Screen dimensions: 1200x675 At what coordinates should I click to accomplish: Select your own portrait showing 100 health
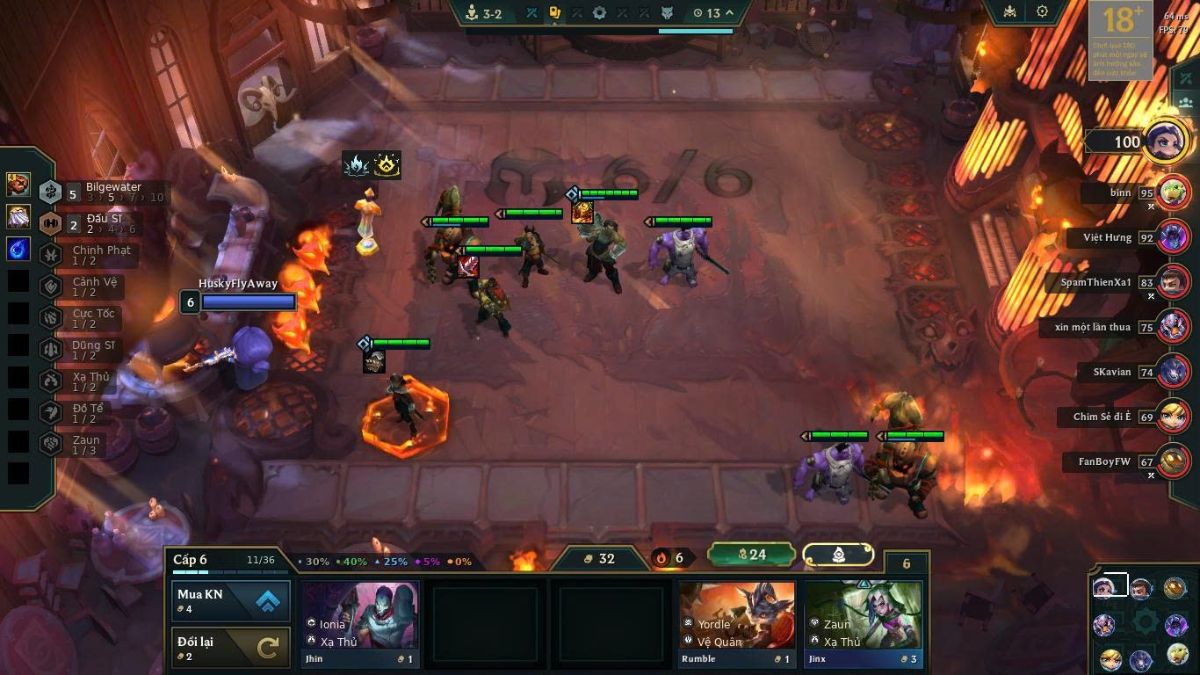pyautogui.click(x=1165, y=141)
